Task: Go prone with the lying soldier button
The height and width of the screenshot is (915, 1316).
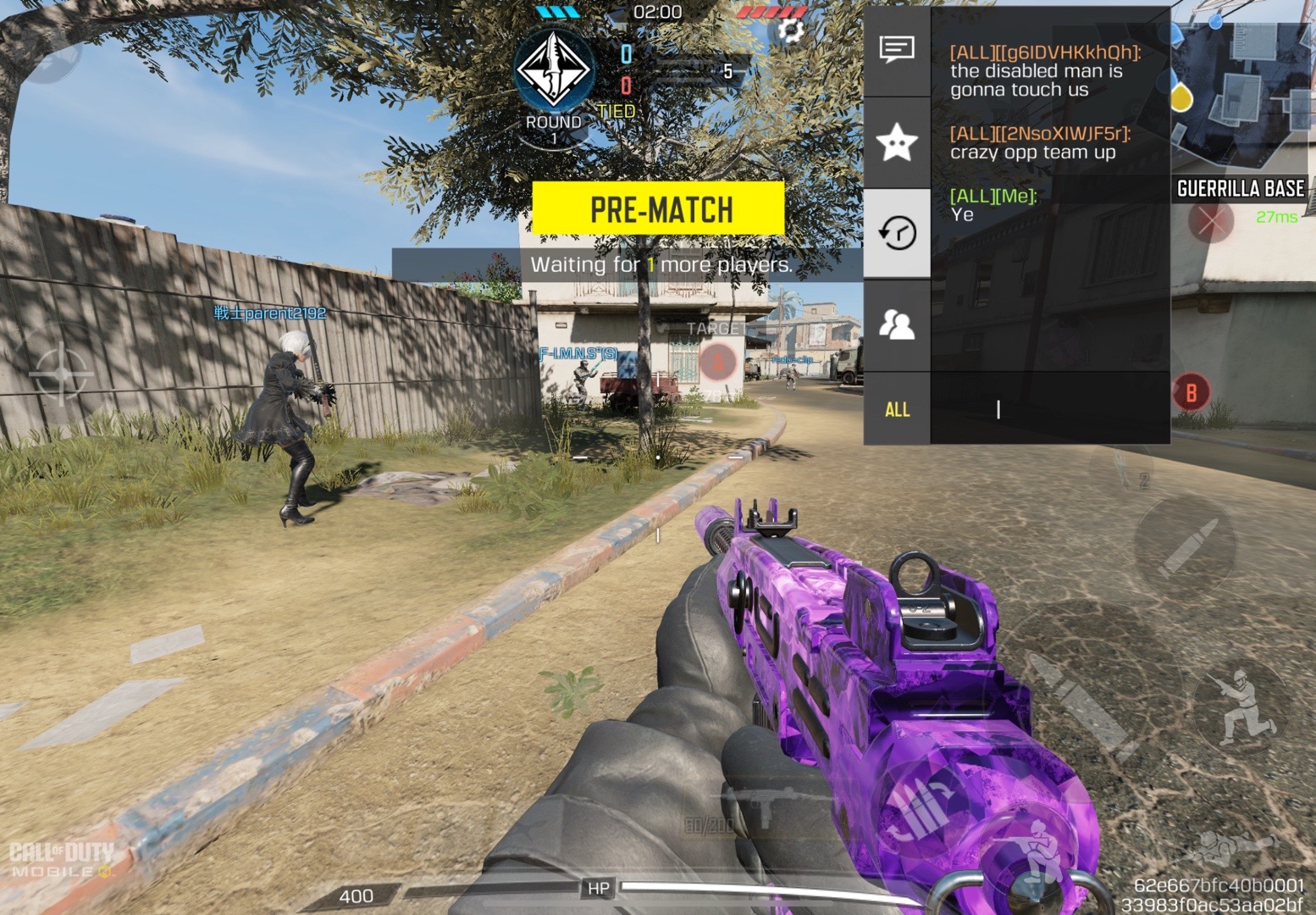Action: click(1232, 847)
